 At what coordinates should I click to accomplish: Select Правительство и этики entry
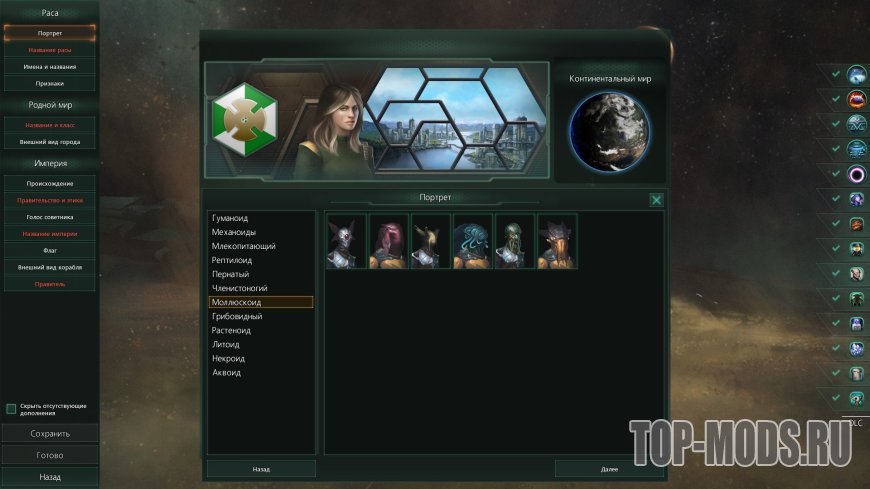tap(49, 200)
